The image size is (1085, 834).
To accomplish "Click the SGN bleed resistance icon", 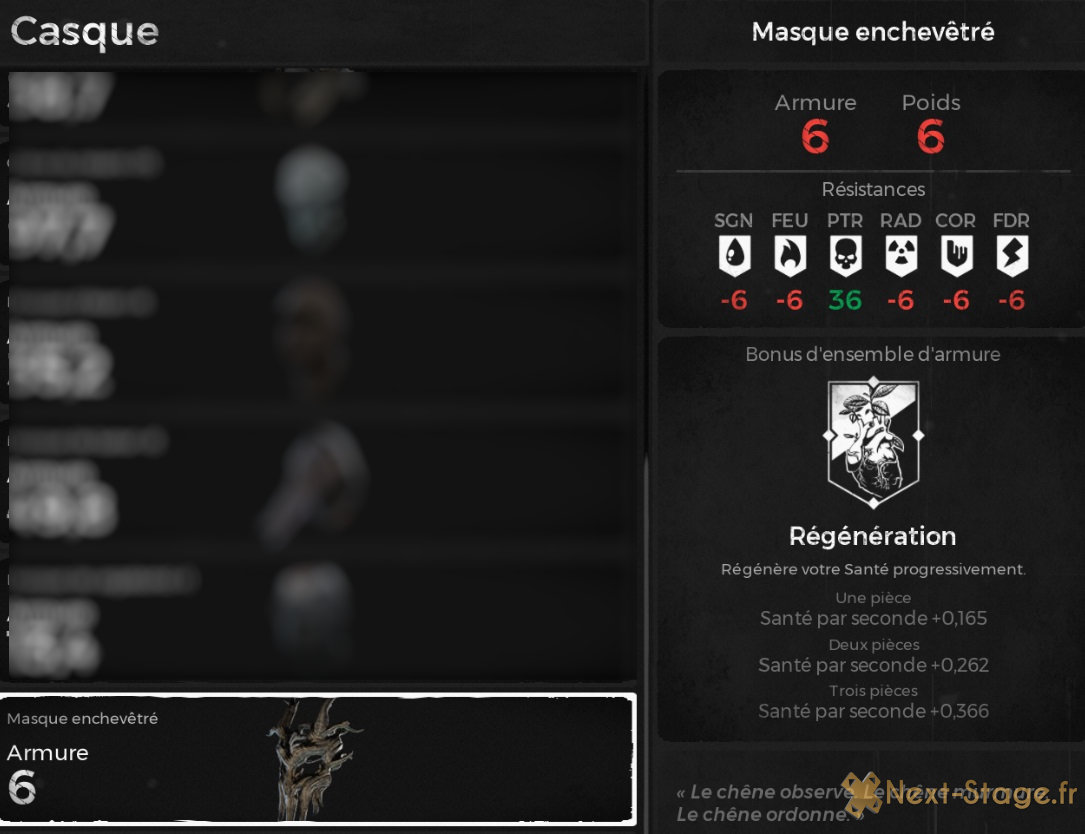I will [734, 257].
